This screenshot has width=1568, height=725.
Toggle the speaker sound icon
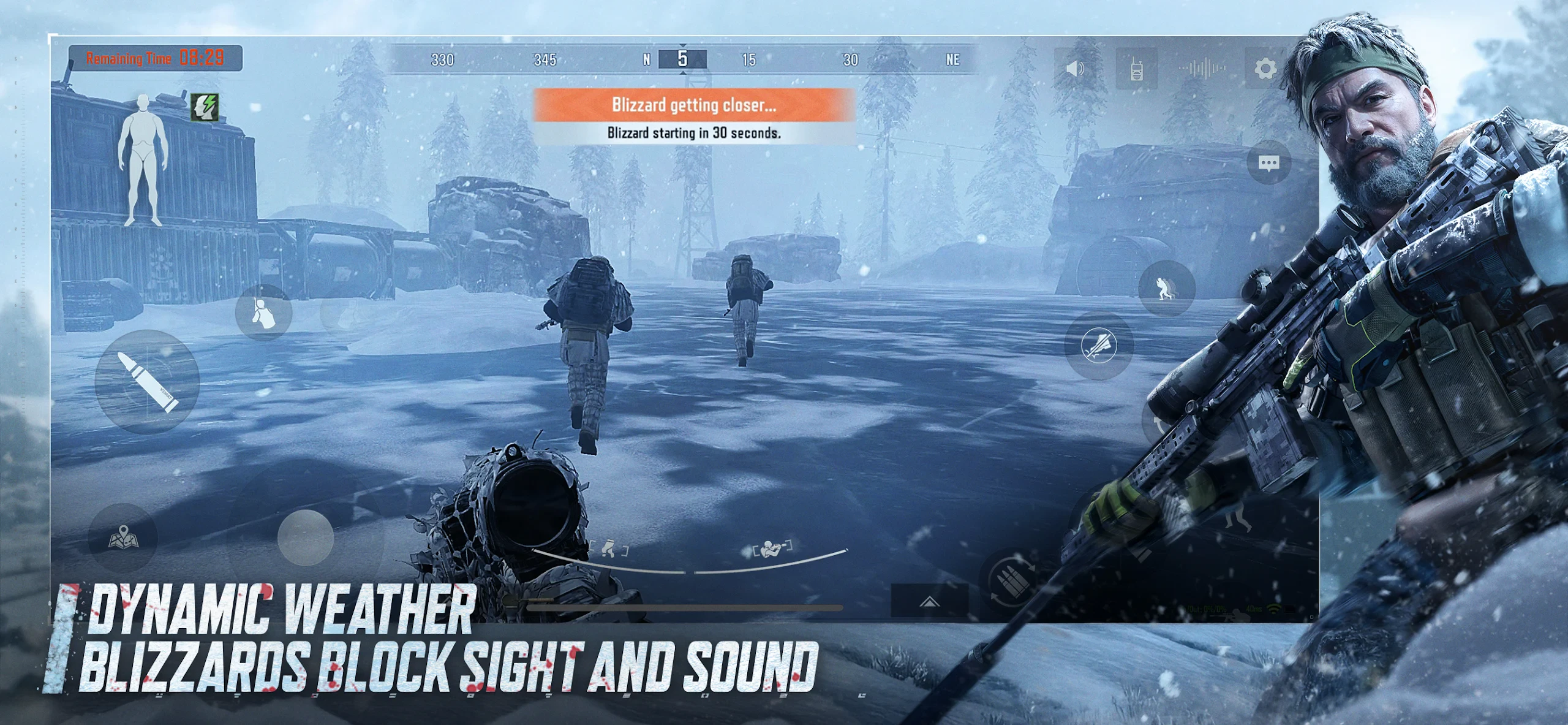tap(1075, 69)
